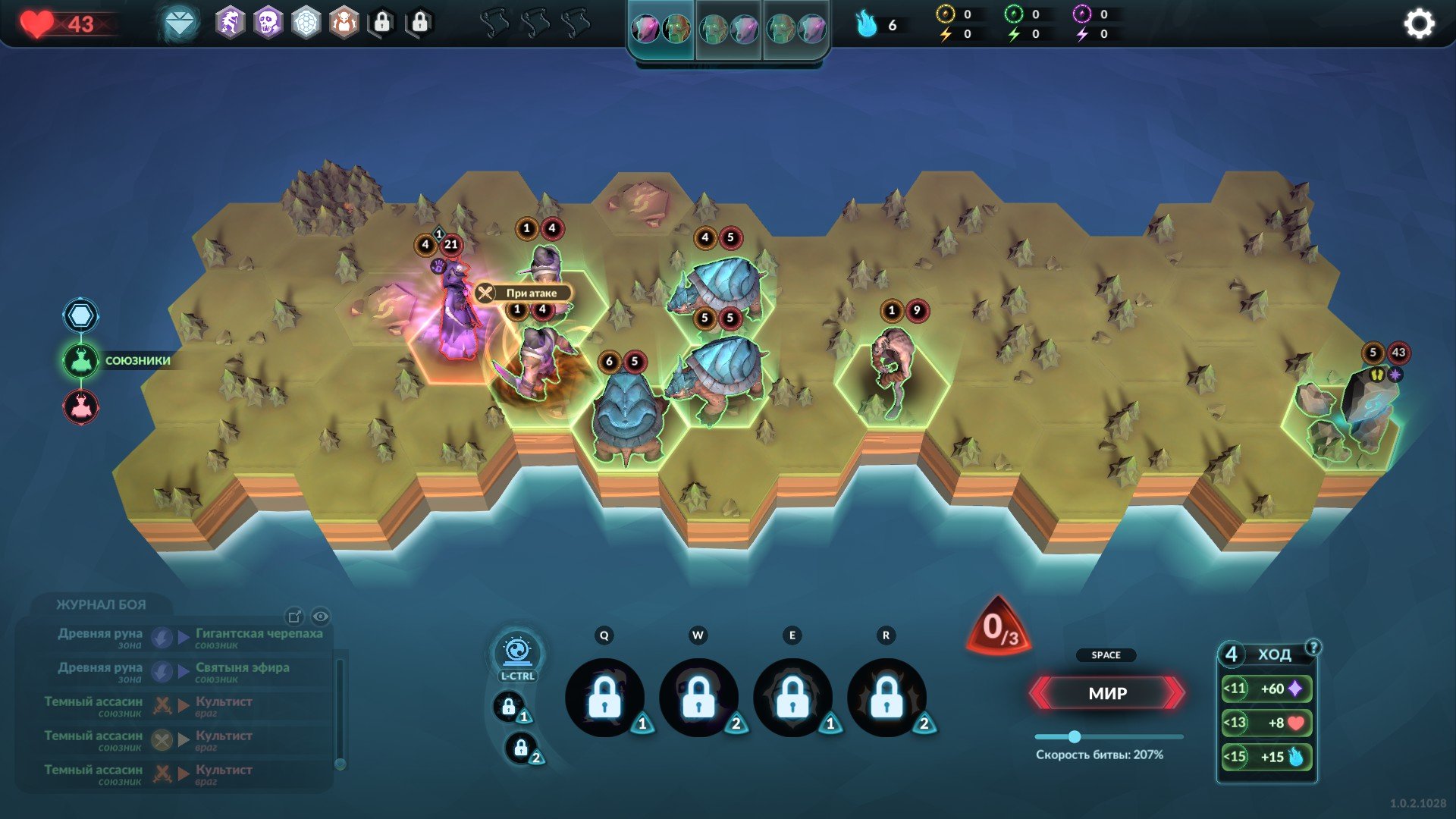This screenshot has width=1456, height=819.
Task: Activate the blue swirl orb ability
Action: 517,651
